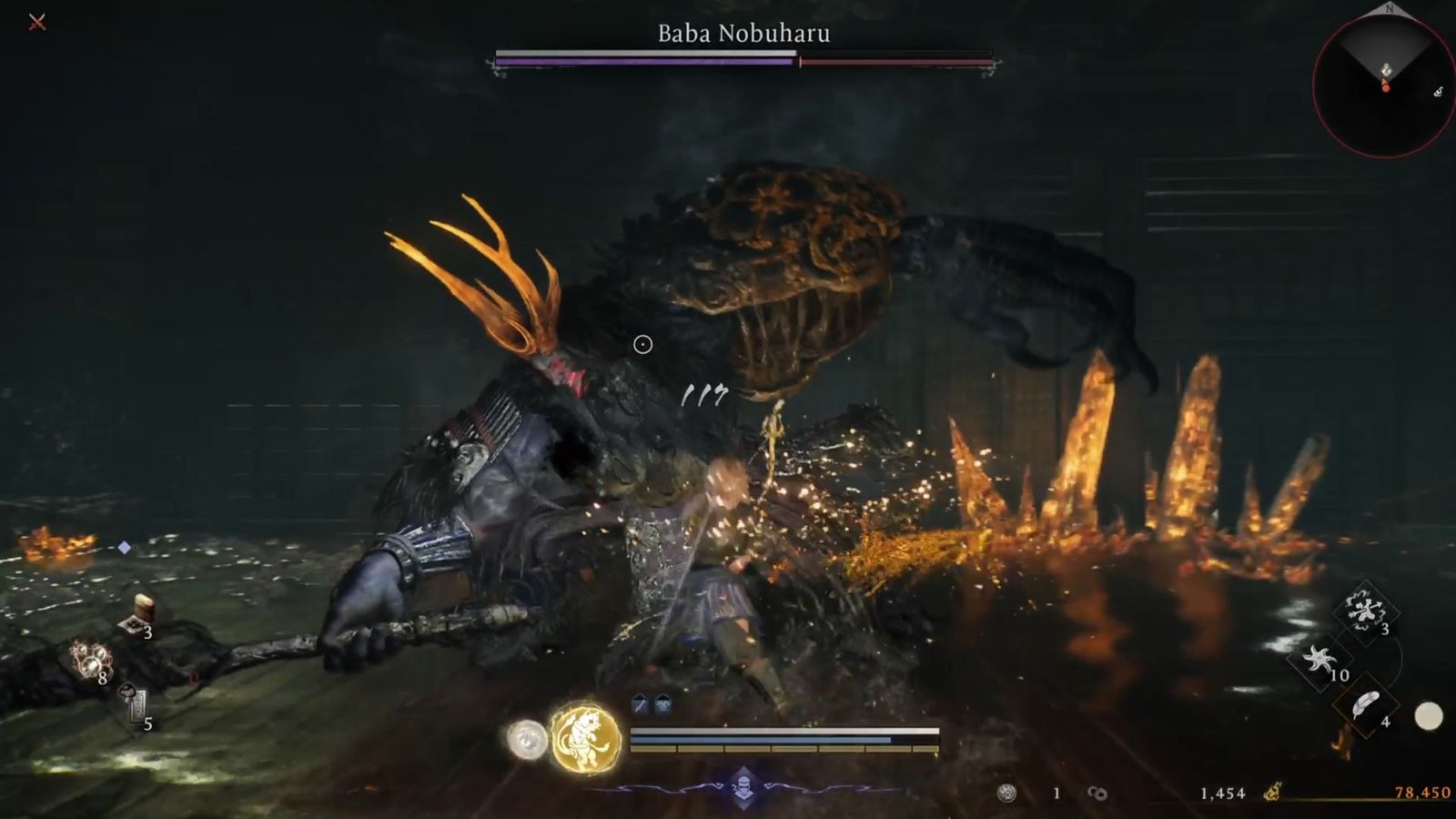Select the explosive bomb item with count 3
The width and height of the screenshot is (1456, 819).
(x=1364, y=610)
